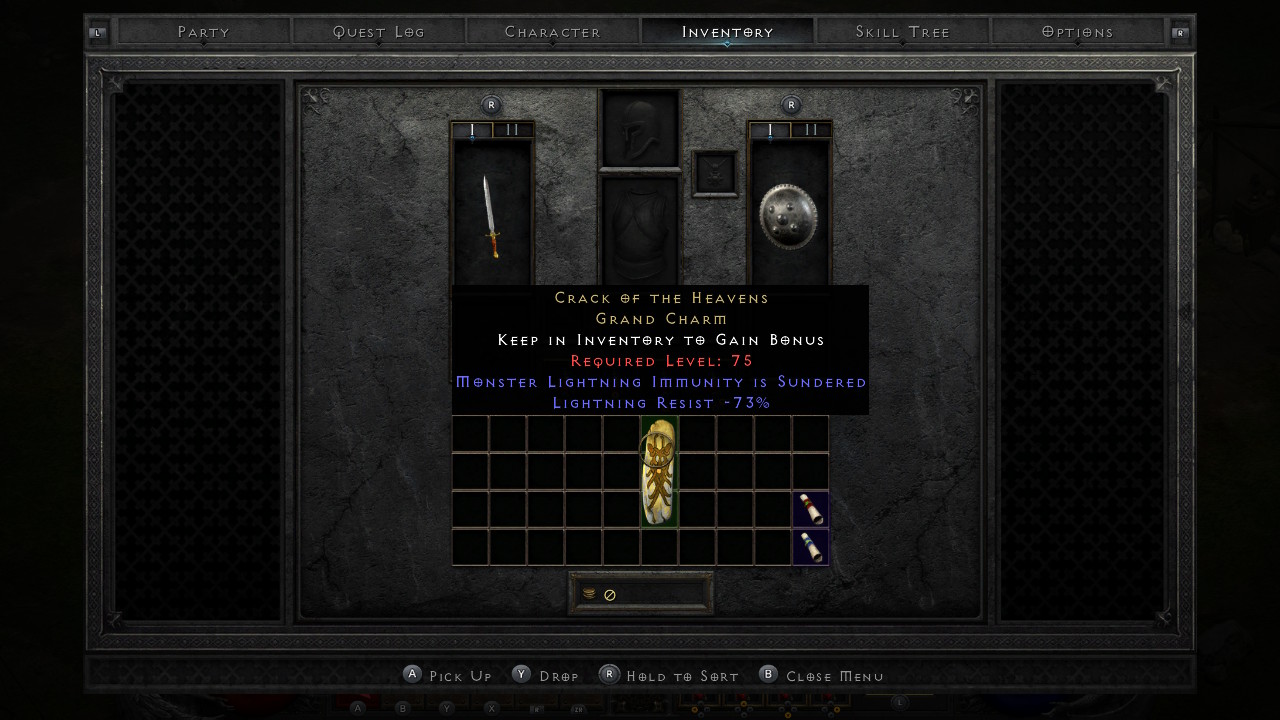Click the empty body armor slot
1280x720 pixels.
[639, 230]
